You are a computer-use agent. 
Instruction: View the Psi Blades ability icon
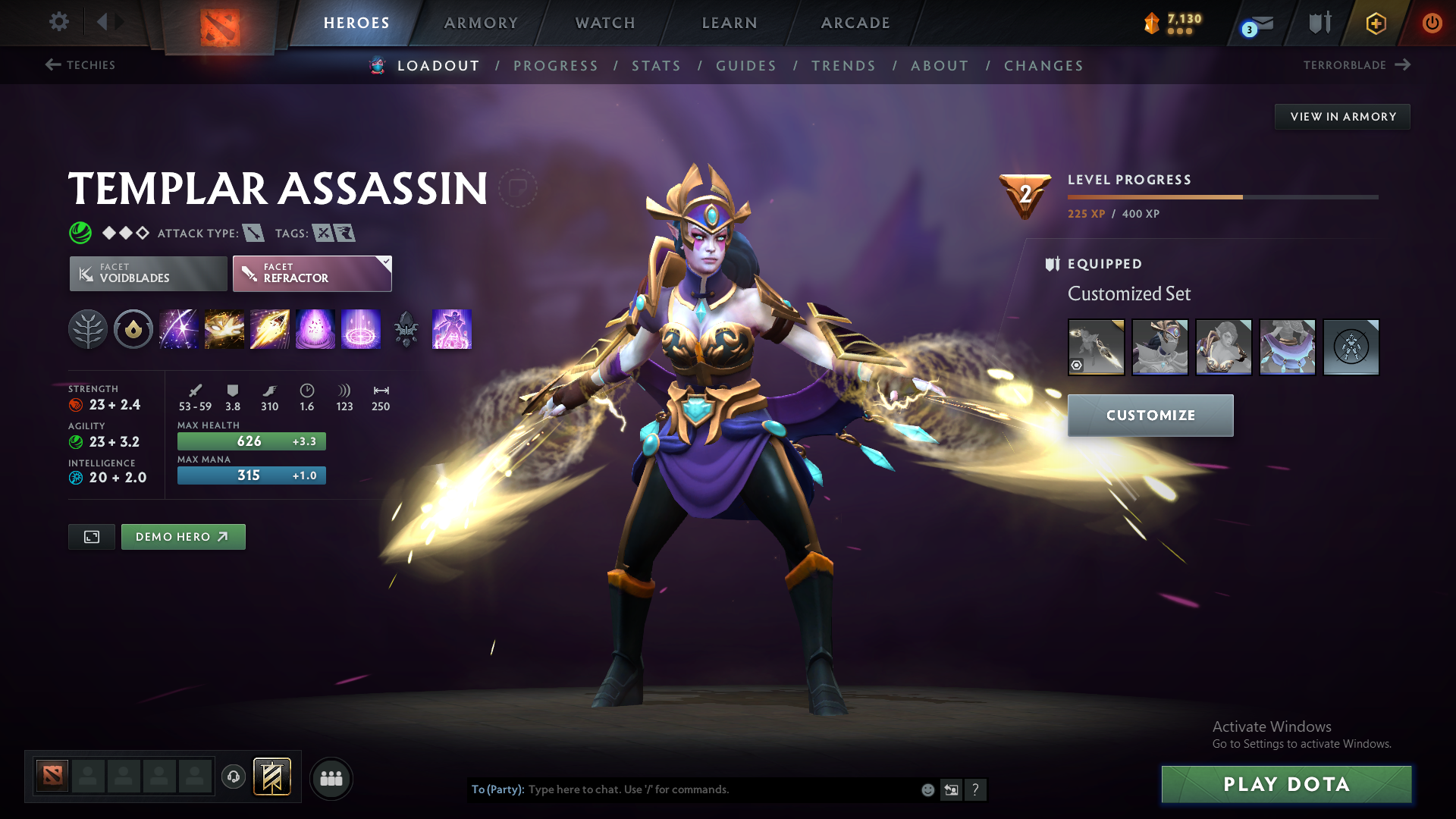(x=270, y=329)
